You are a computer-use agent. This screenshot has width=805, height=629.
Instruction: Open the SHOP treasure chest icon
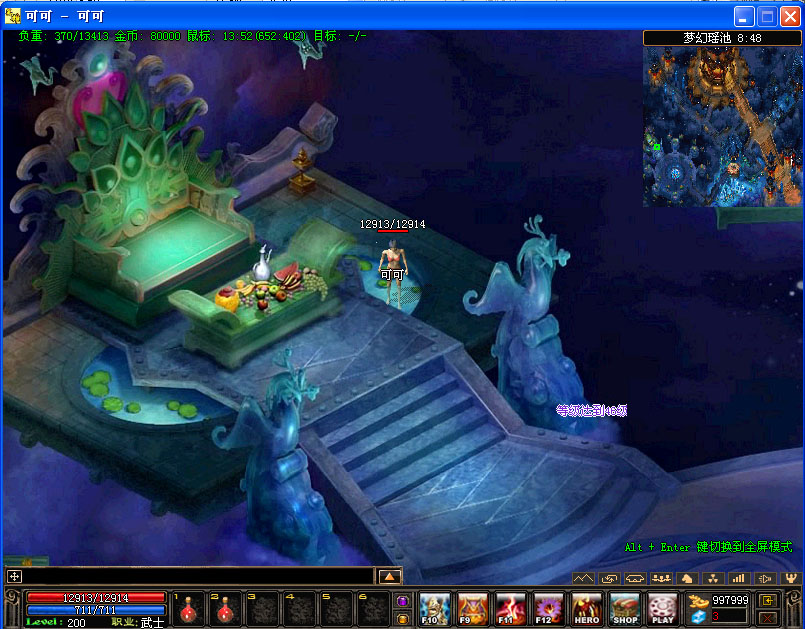[625, 608]
